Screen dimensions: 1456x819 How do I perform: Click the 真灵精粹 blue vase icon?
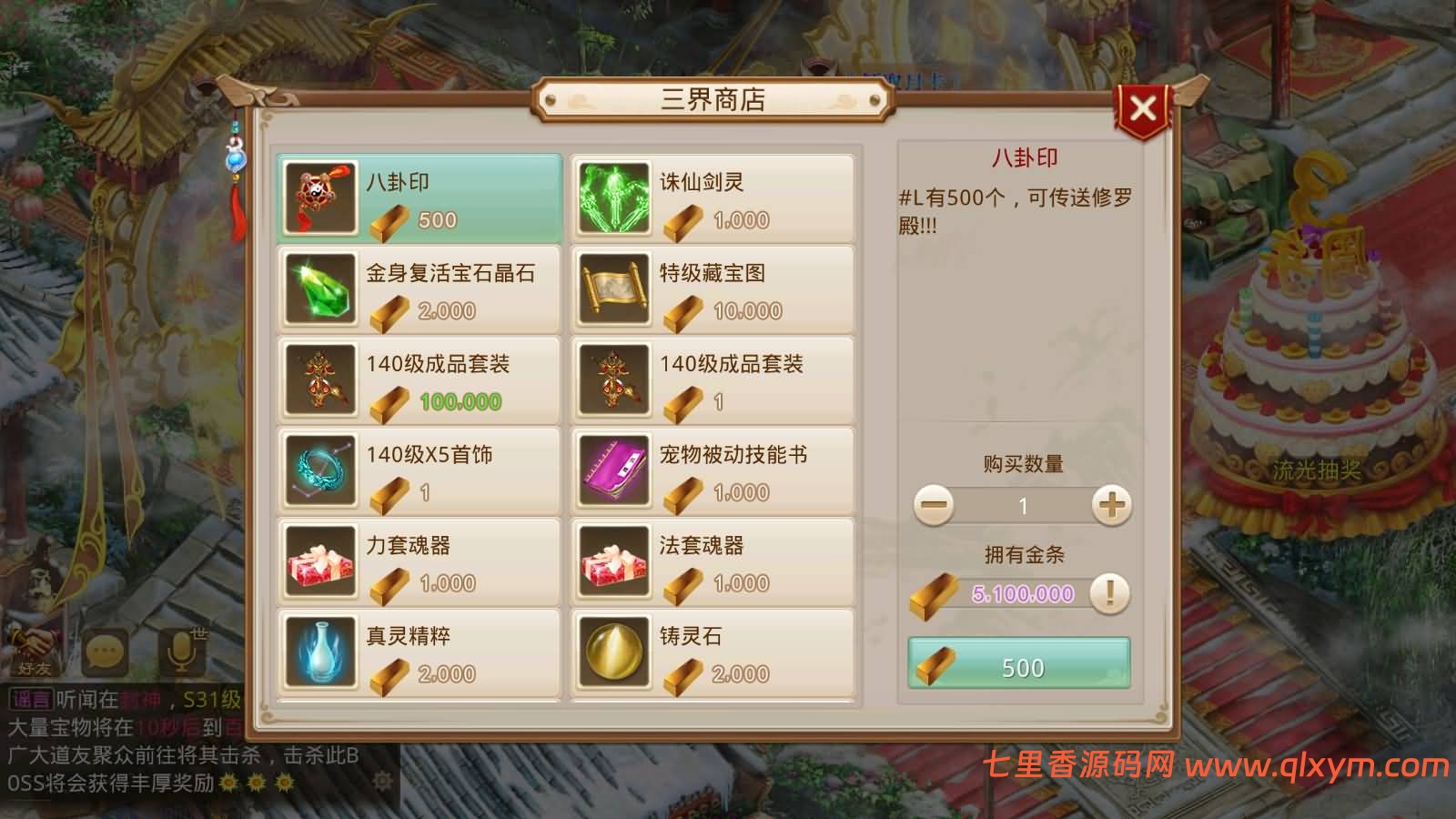320,652
